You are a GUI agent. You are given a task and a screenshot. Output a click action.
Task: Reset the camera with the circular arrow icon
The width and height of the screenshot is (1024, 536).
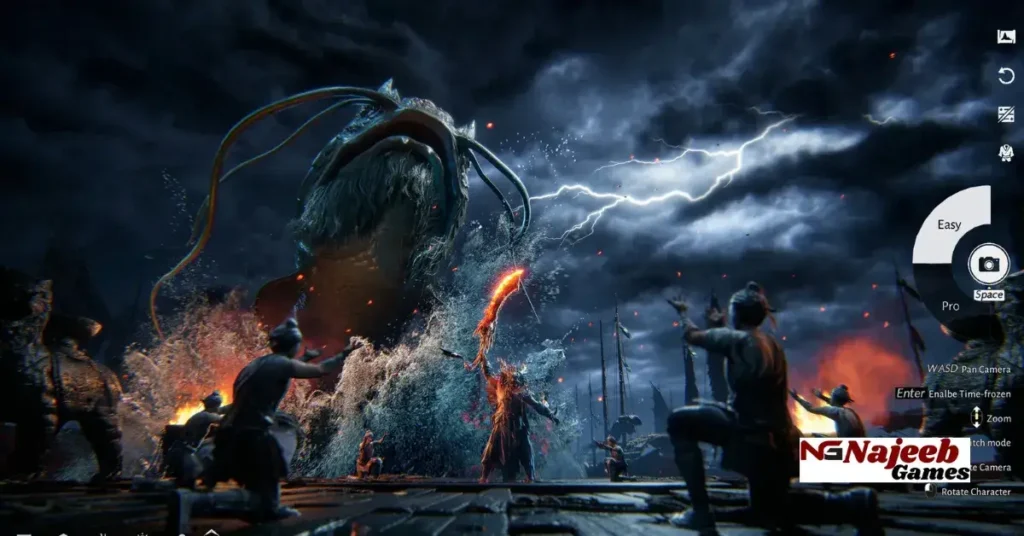coord(1006,76)
